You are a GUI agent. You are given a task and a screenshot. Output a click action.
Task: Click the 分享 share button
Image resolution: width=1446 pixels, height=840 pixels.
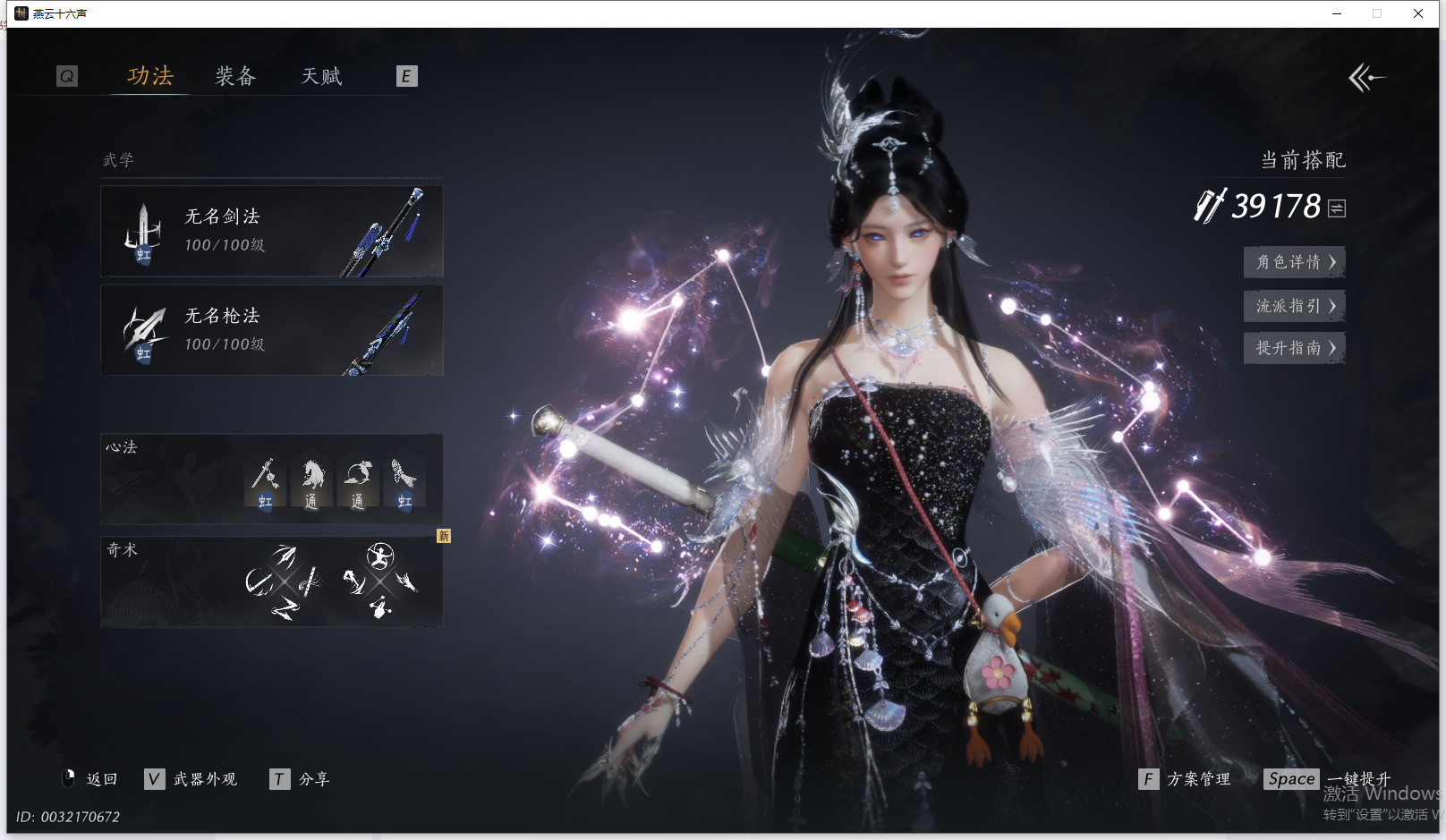[x=301, y=779]
